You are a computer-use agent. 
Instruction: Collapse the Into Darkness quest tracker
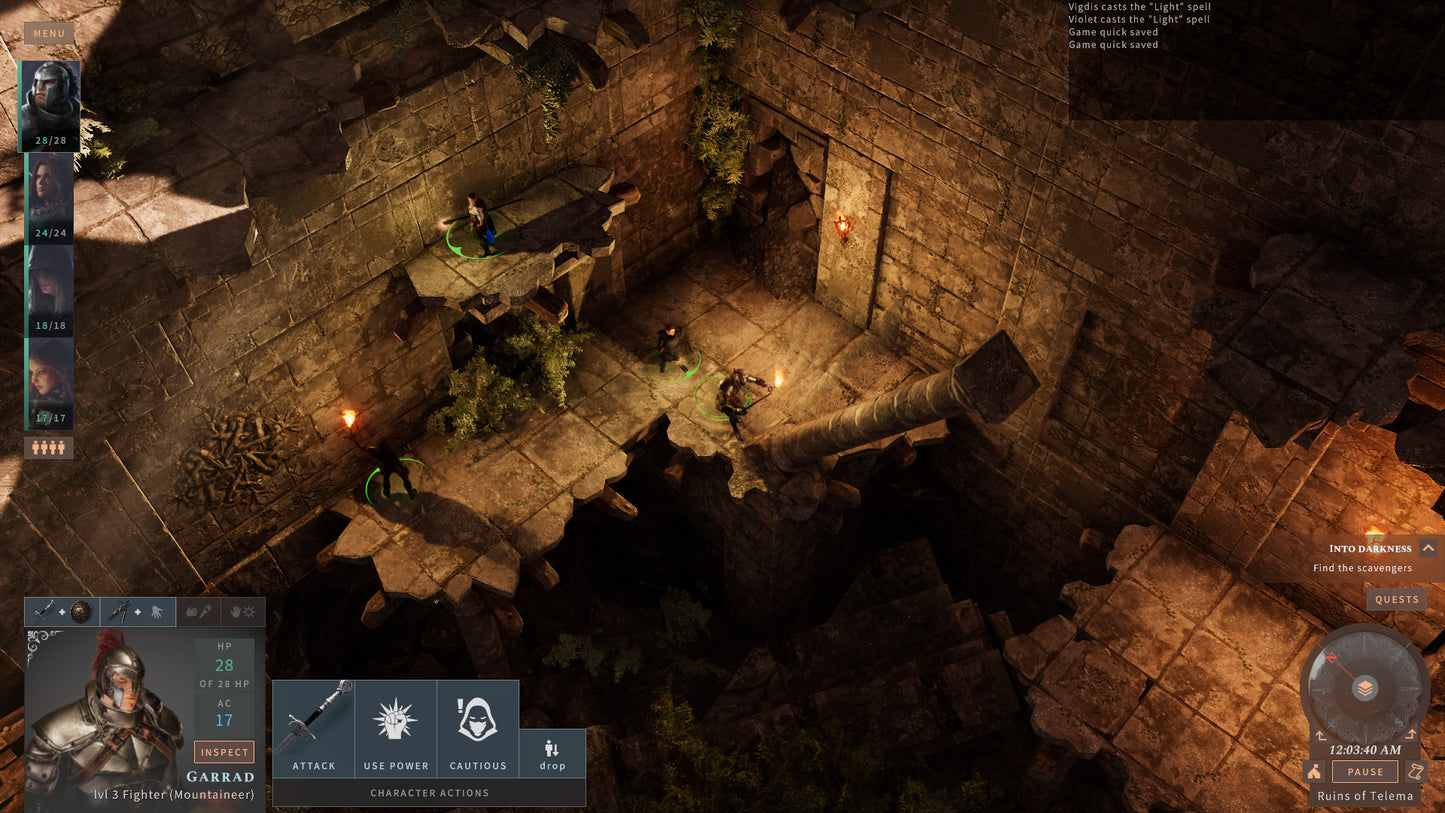click(1431, 549)
